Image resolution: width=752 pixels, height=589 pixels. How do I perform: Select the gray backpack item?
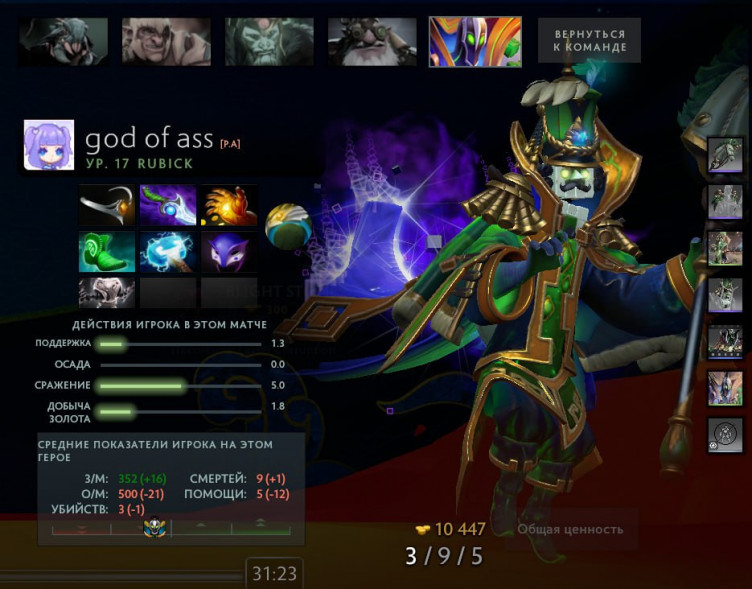[107, 292]
